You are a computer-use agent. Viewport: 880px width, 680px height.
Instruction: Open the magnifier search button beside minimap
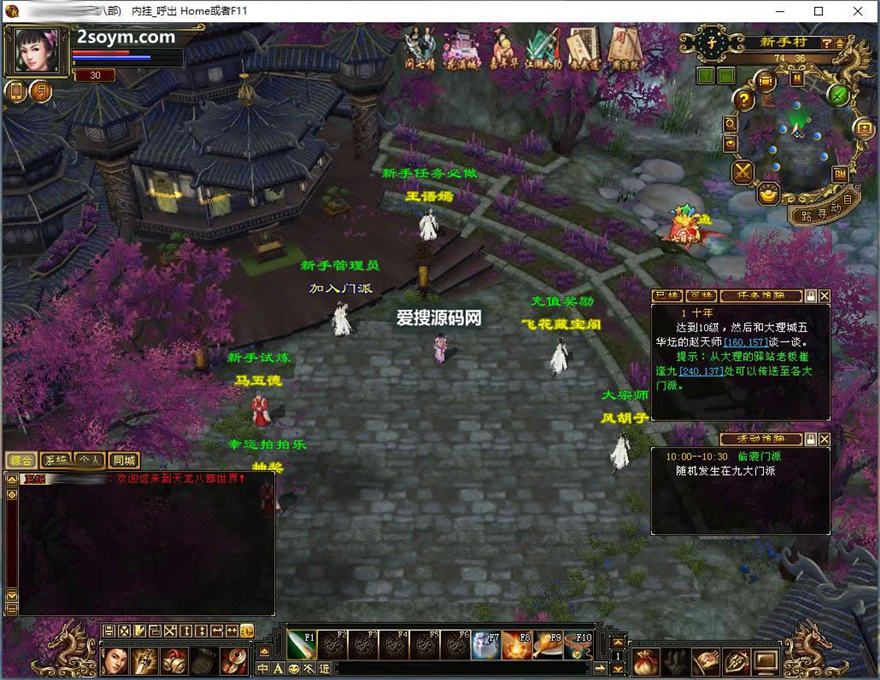click(x=731, y=124)
